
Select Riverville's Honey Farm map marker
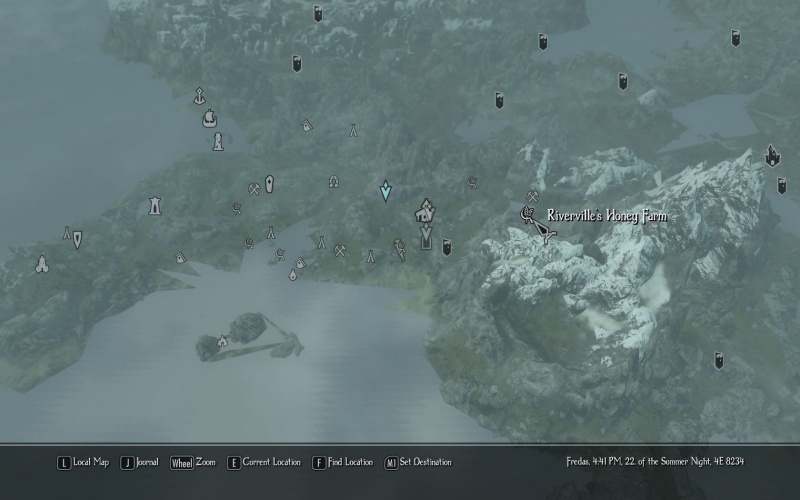pyautogui.click(x=527, y=213)
